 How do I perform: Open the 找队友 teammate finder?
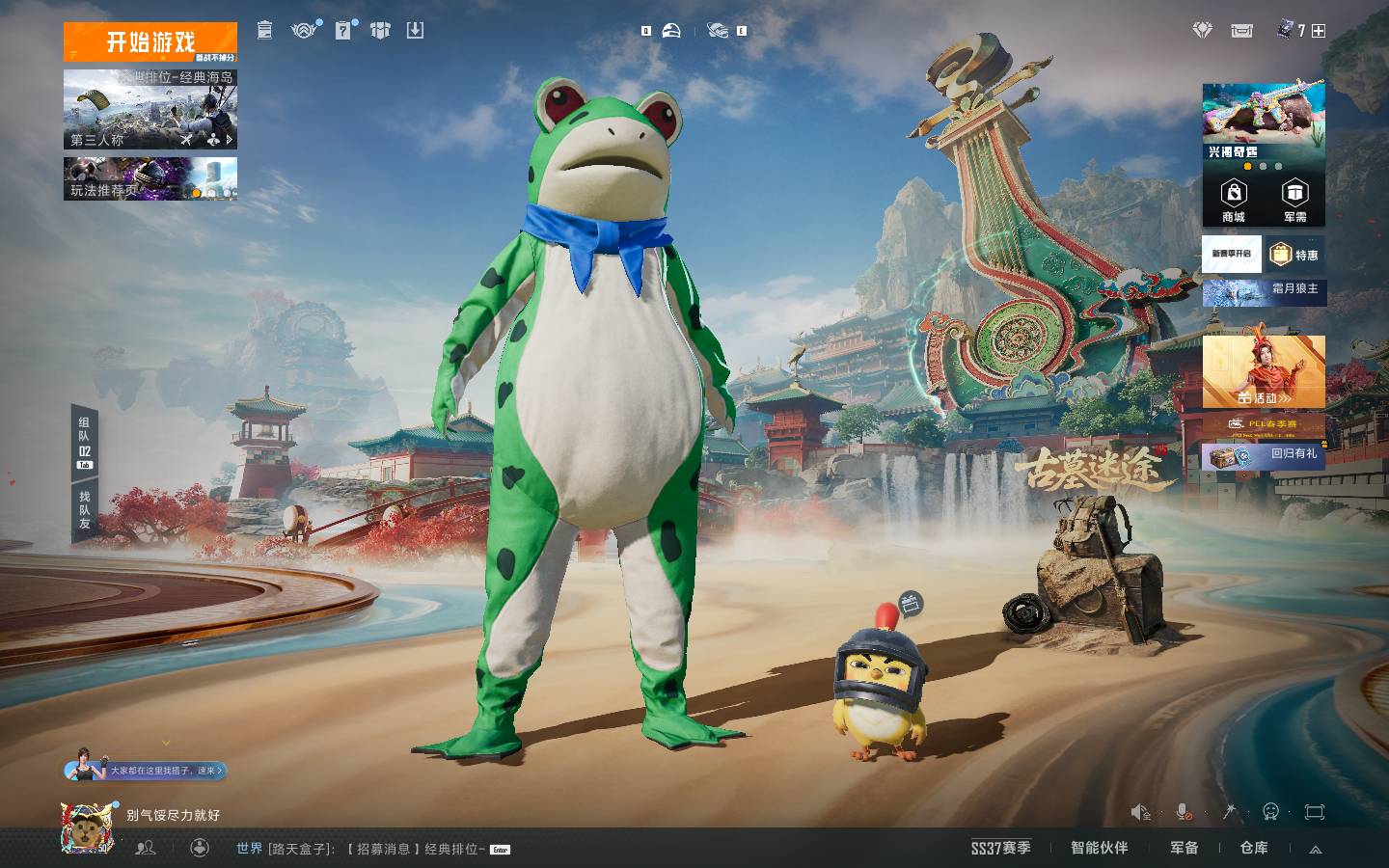(x=85, y=510)
